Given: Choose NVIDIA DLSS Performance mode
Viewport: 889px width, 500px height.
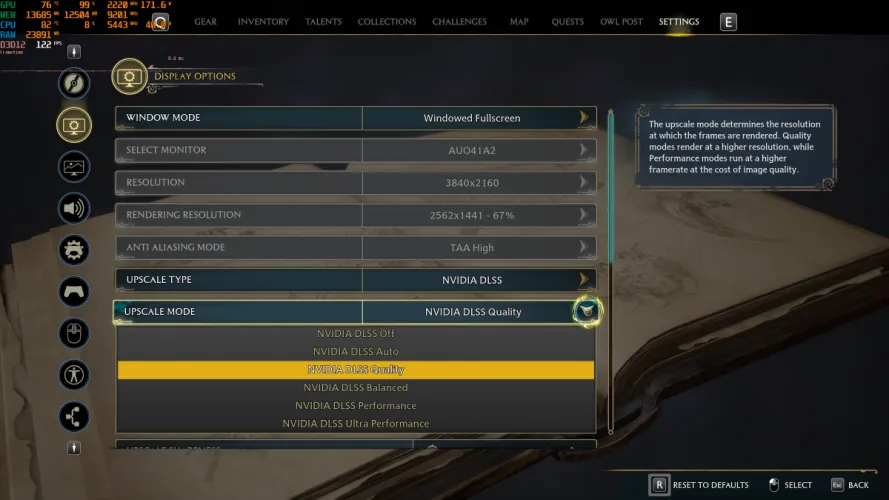Looking at the screenshot, I should pos(356,405).
